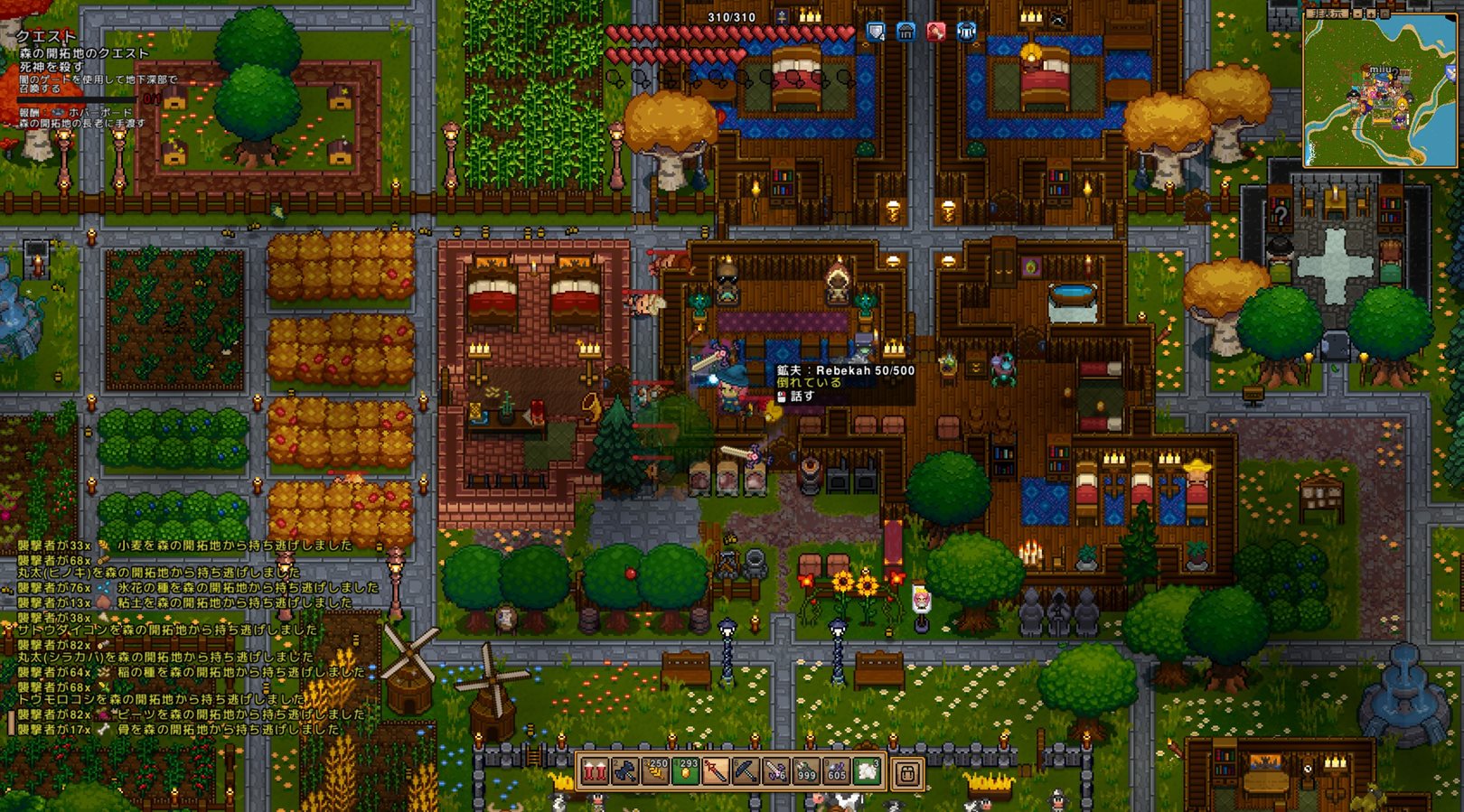Screen dimensions: 1464x812
Task: Equip the red spear in the hotbar
Action: click(x=716, y=772)
